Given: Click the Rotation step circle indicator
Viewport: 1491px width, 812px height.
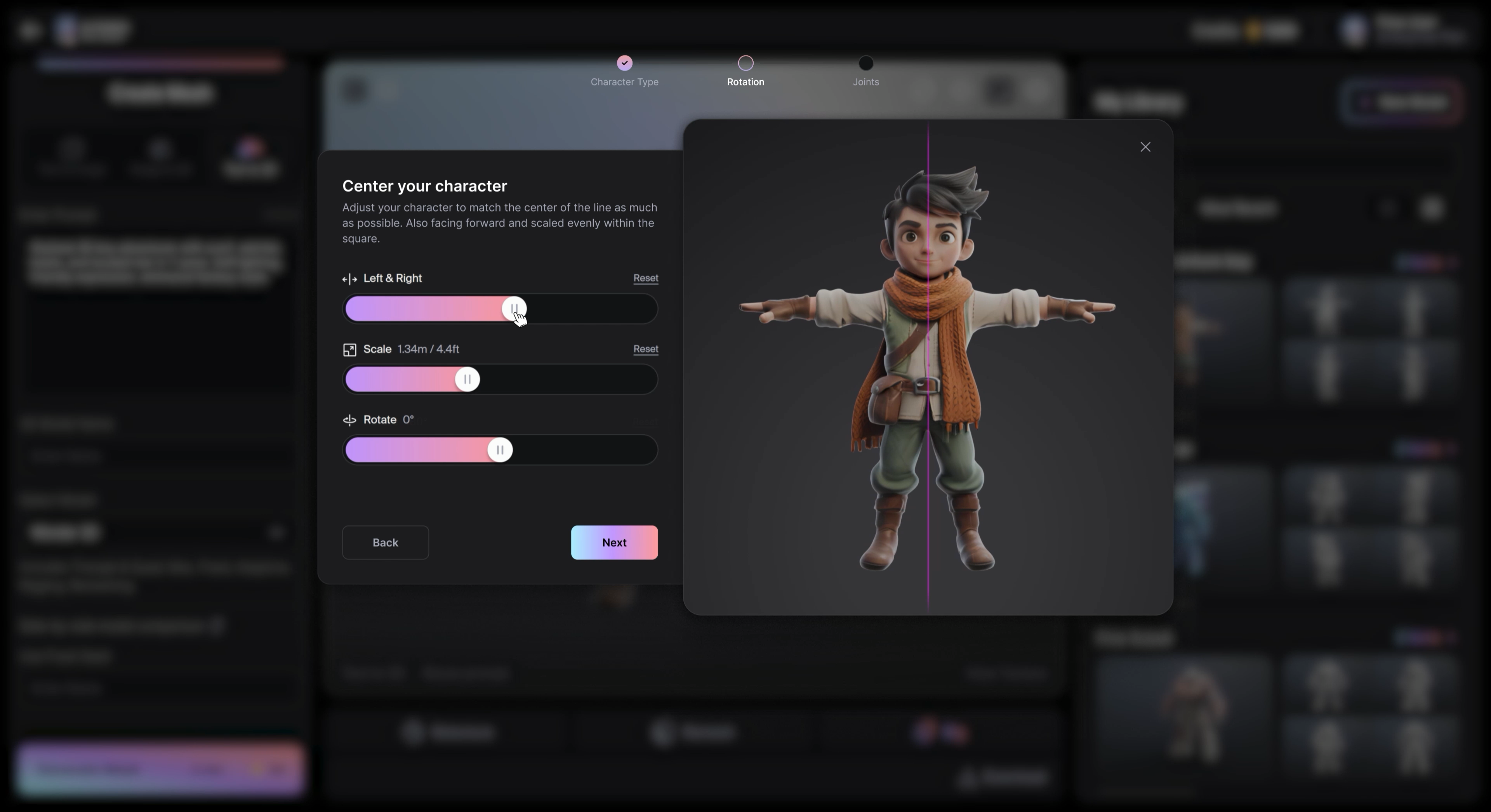Looking at the screenshot, I should point(745,62).
